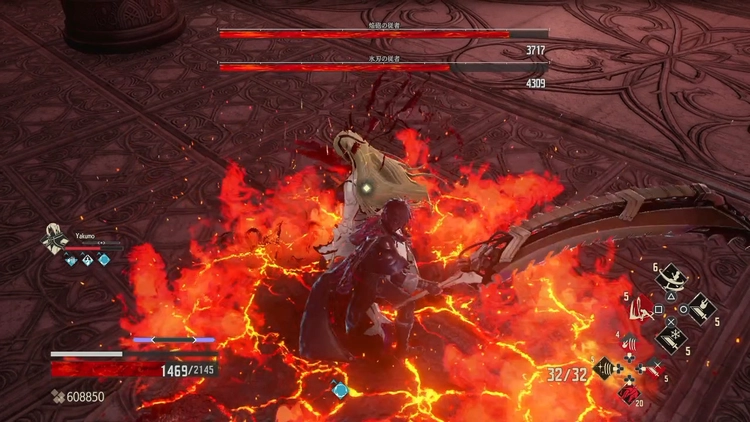Select the sparkle item on the left diamond
750x422 pixels.
[x=605, y=369]
